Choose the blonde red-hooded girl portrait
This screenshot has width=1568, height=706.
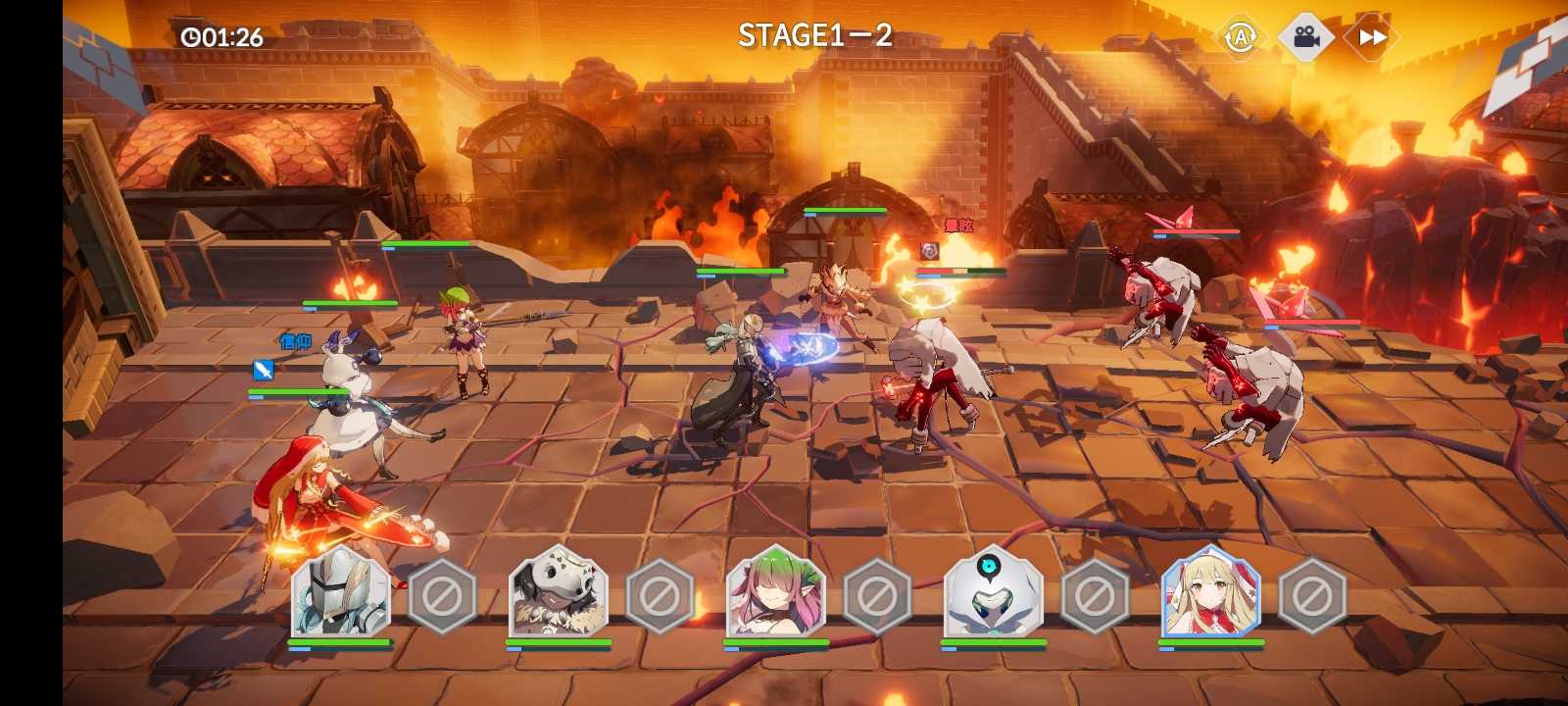click(x=1211, y=593)
